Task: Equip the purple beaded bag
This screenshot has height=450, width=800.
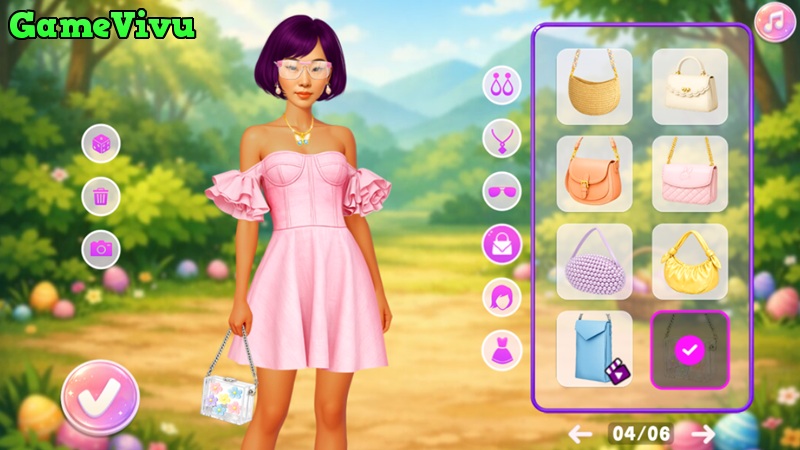Action: point(594,262)
